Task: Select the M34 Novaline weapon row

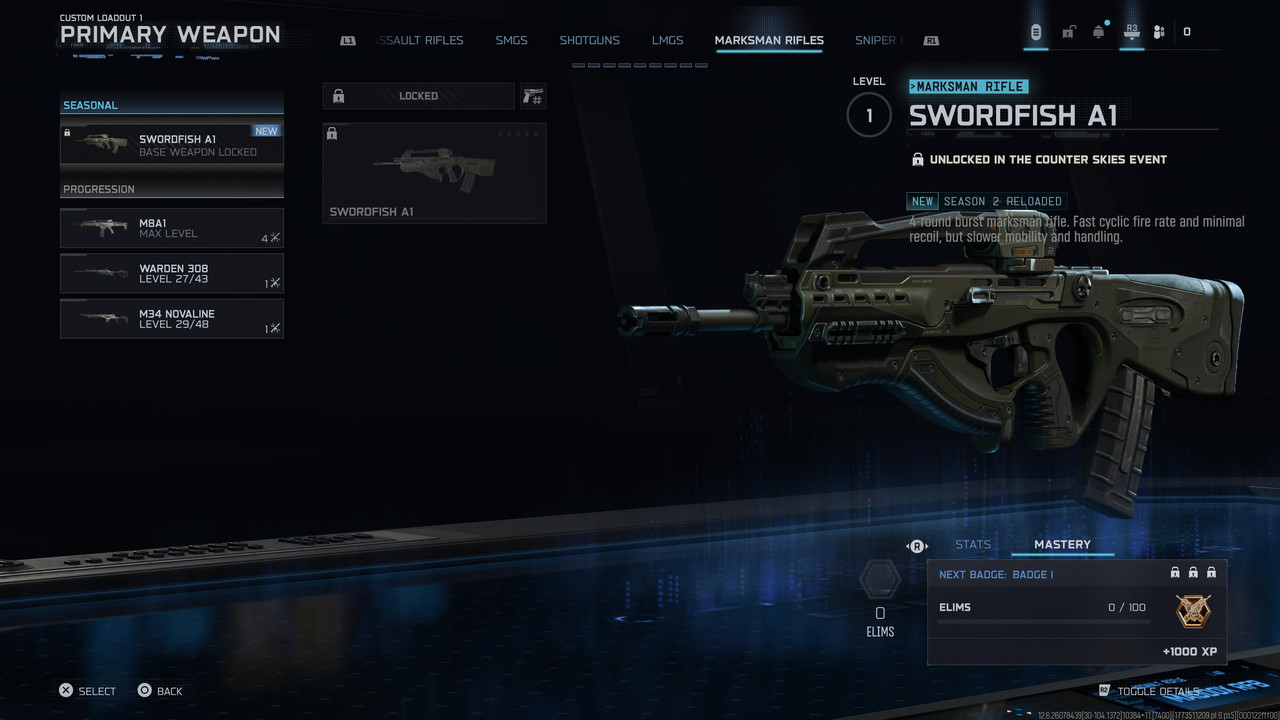Action: (172, 318)
